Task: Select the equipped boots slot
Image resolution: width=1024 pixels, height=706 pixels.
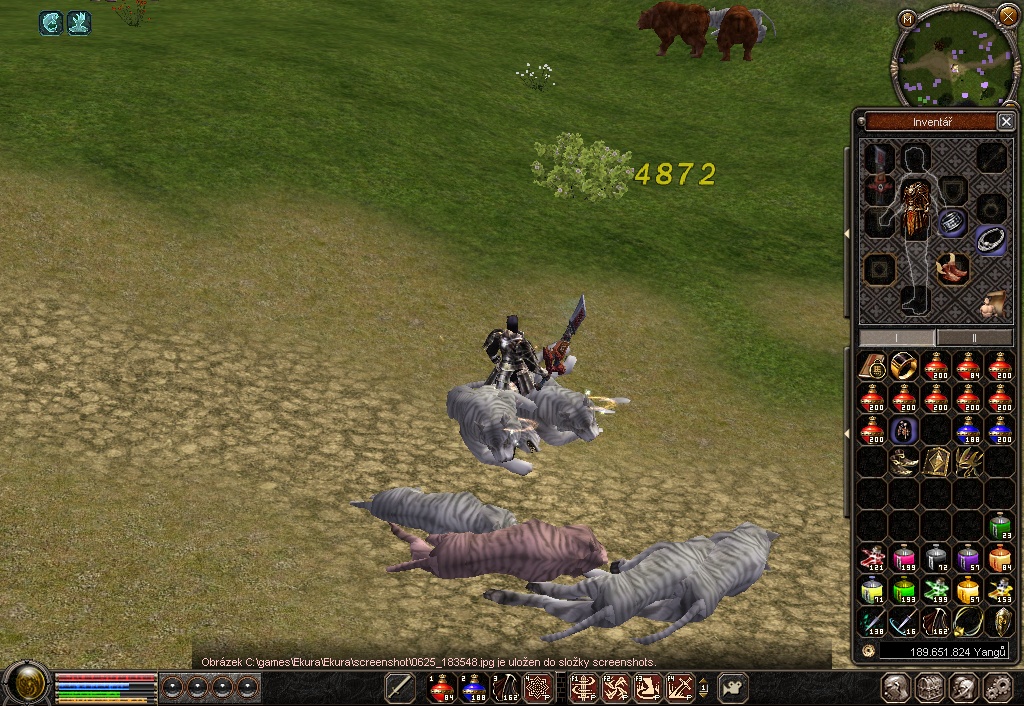Action: pyautogui.click(x=951, y=269)
